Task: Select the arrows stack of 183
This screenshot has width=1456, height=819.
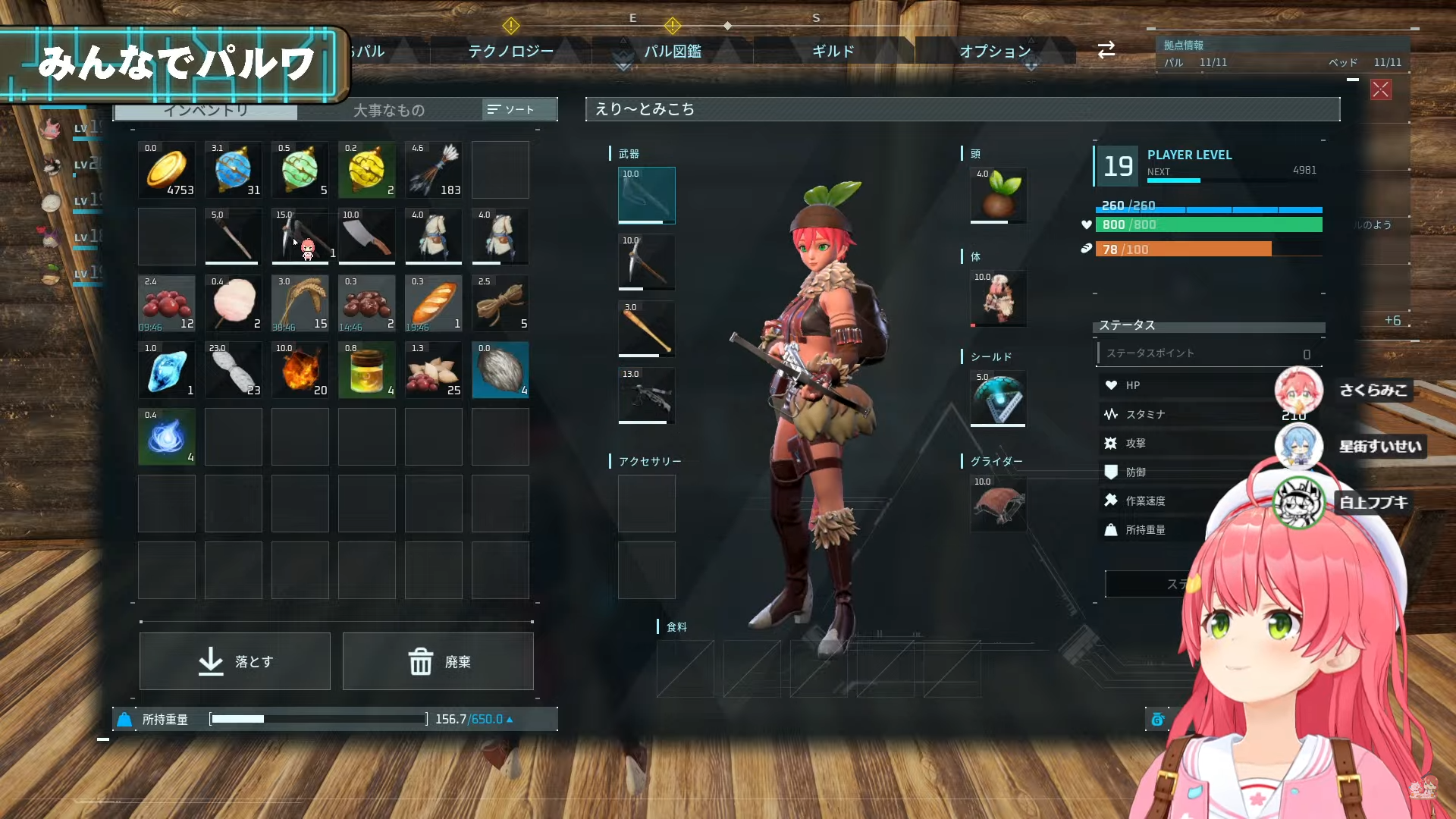Action: pos(434,170)
